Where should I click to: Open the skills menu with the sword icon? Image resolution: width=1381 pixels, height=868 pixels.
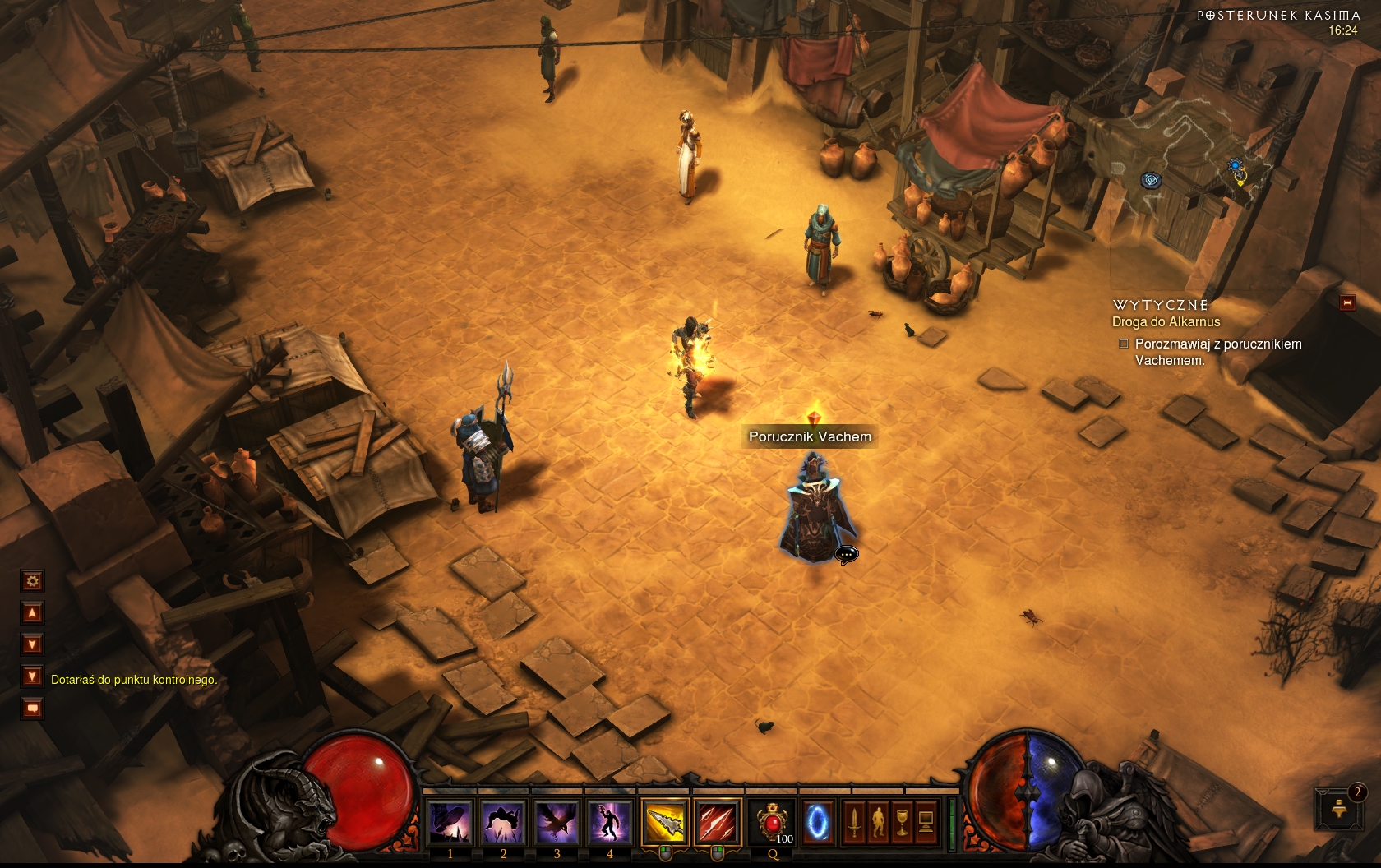click(854, 821)
